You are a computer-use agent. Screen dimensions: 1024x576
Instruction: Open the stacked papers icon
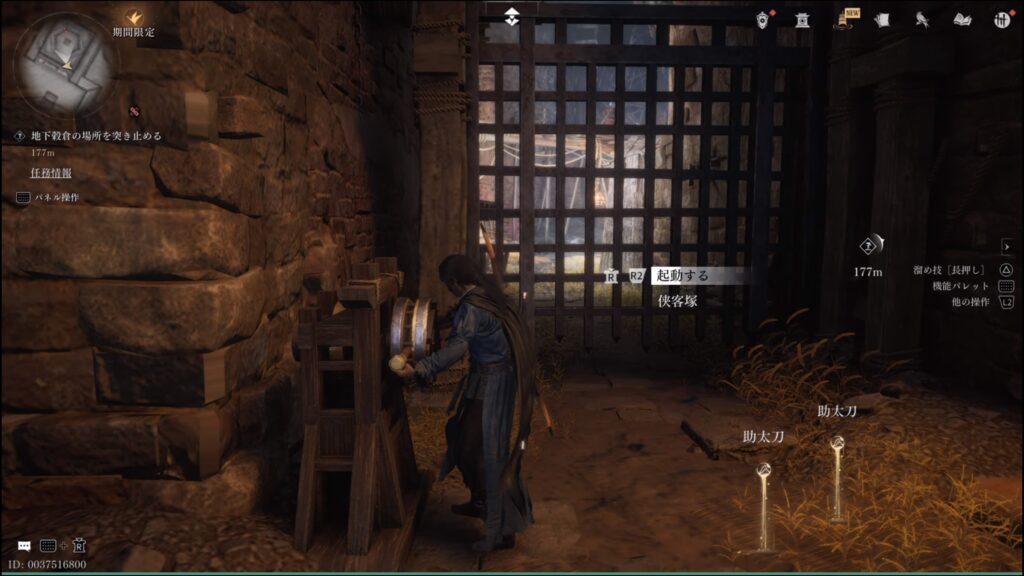[882, 19]
